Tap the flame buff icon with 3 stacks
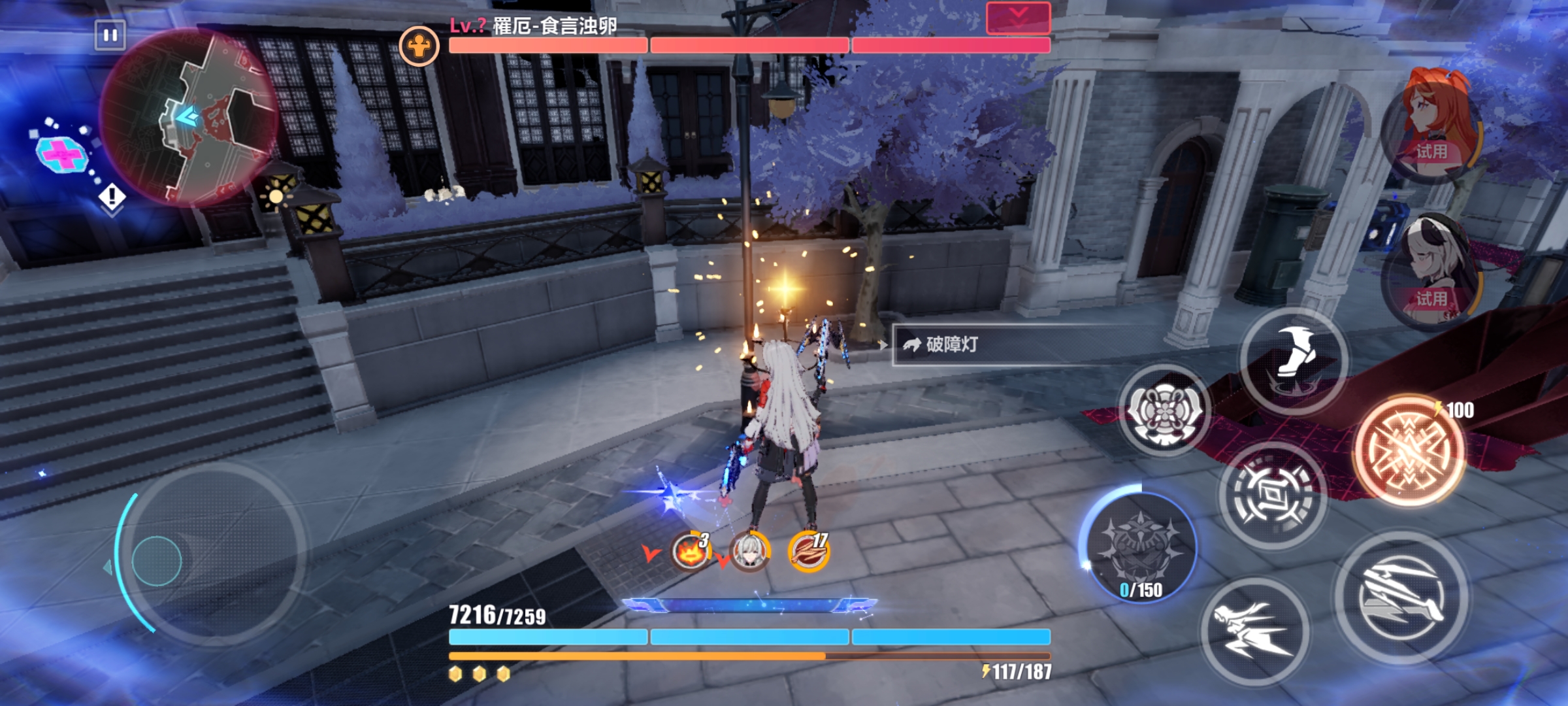1568x706 pixels. tap(691, 551)
